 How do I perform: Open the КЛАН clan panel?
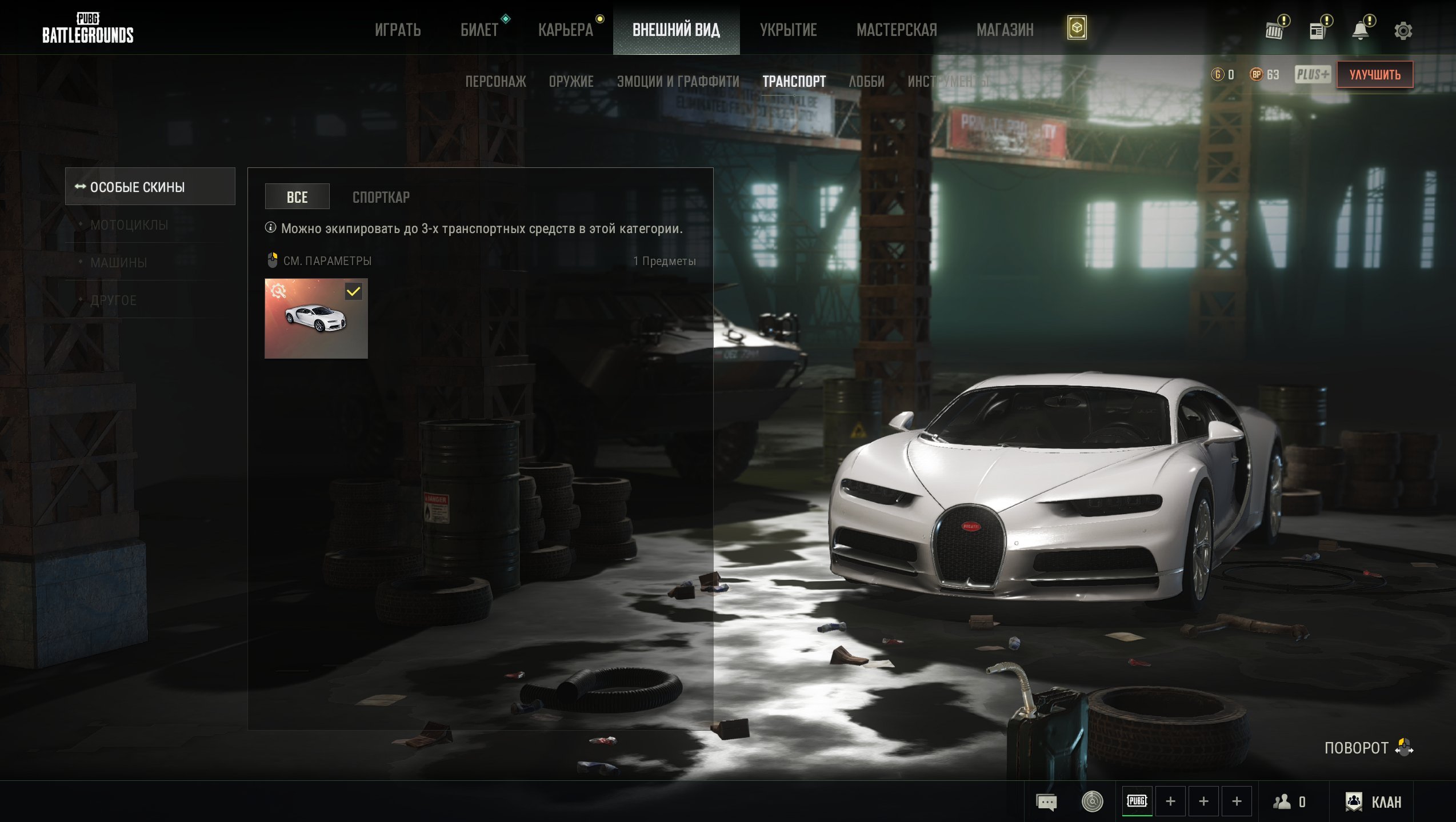tap(1374, 802)
